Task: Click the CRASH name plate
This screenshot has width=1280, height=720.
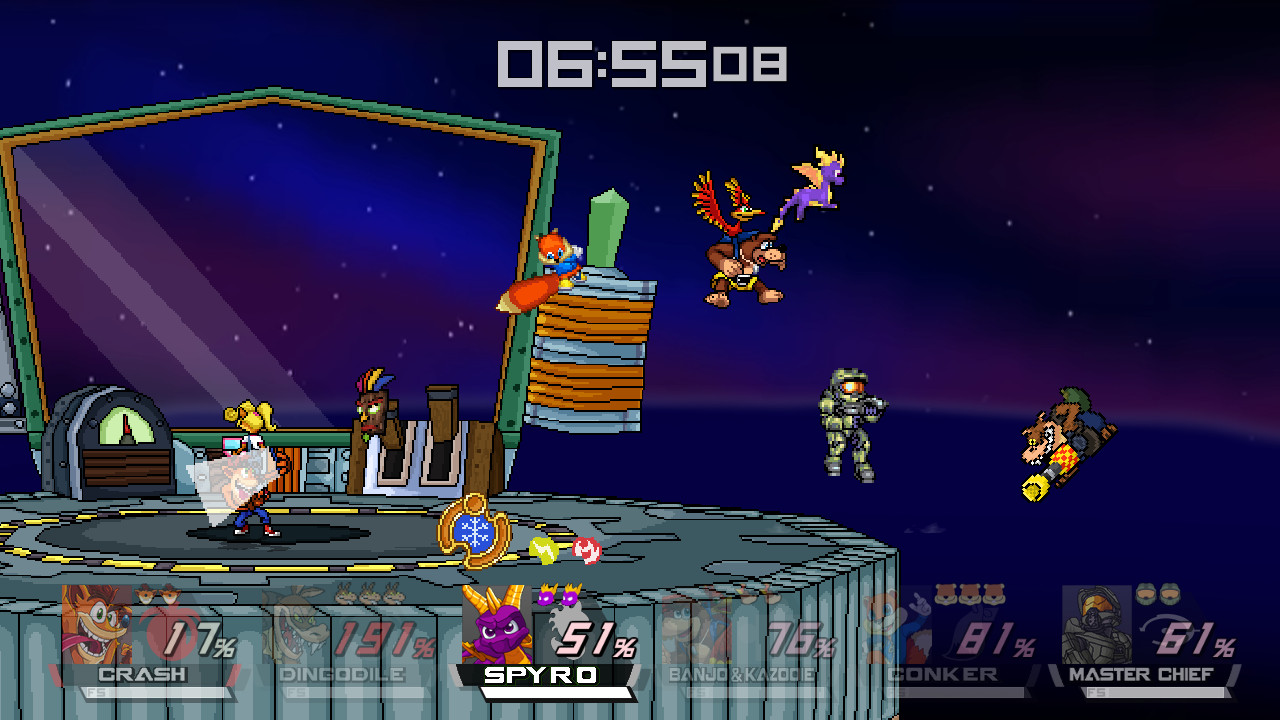Action: [x=140, y=675]
